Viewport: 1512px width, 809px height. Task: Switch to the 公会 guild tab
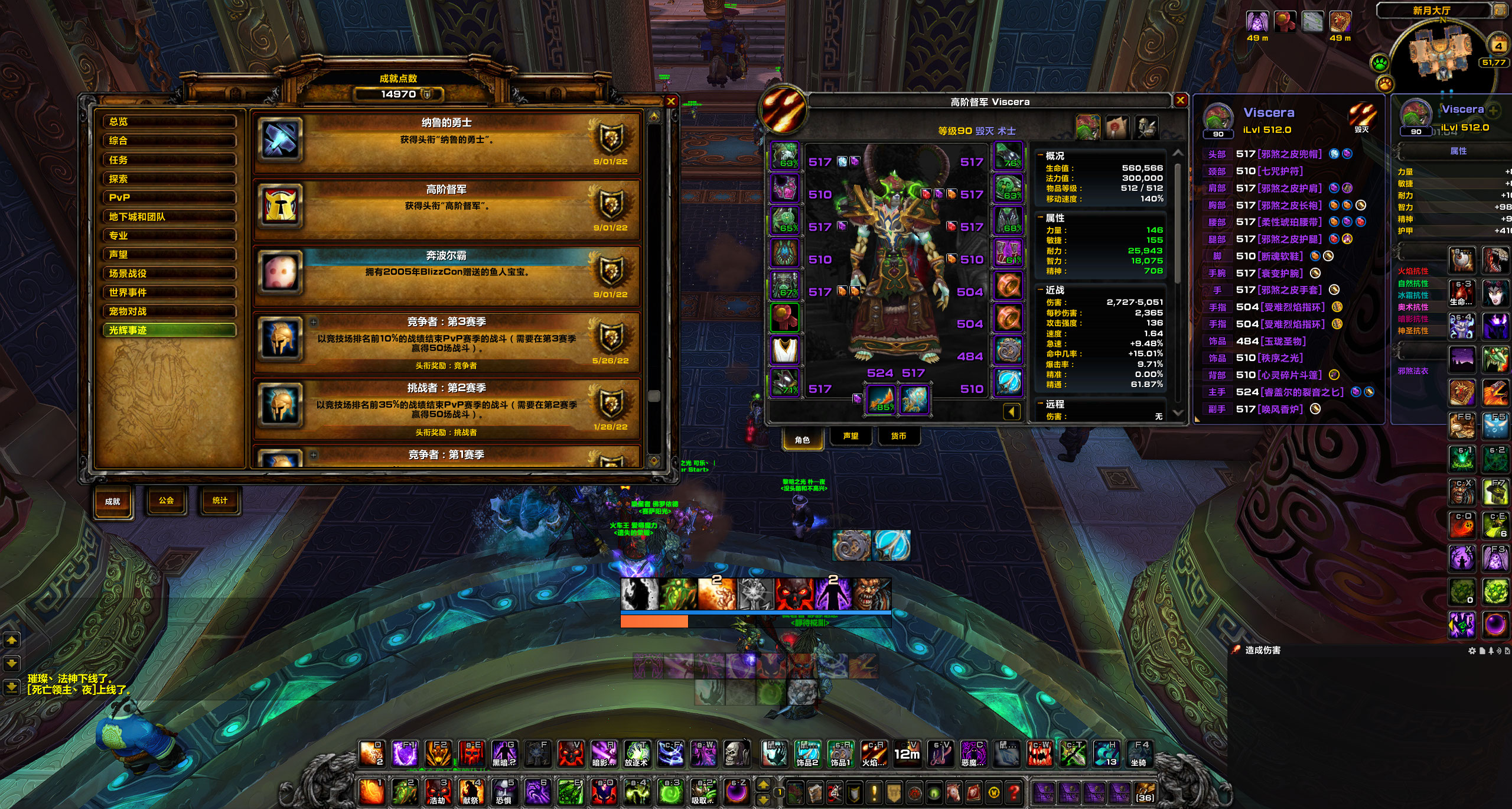tap(166, 501)
